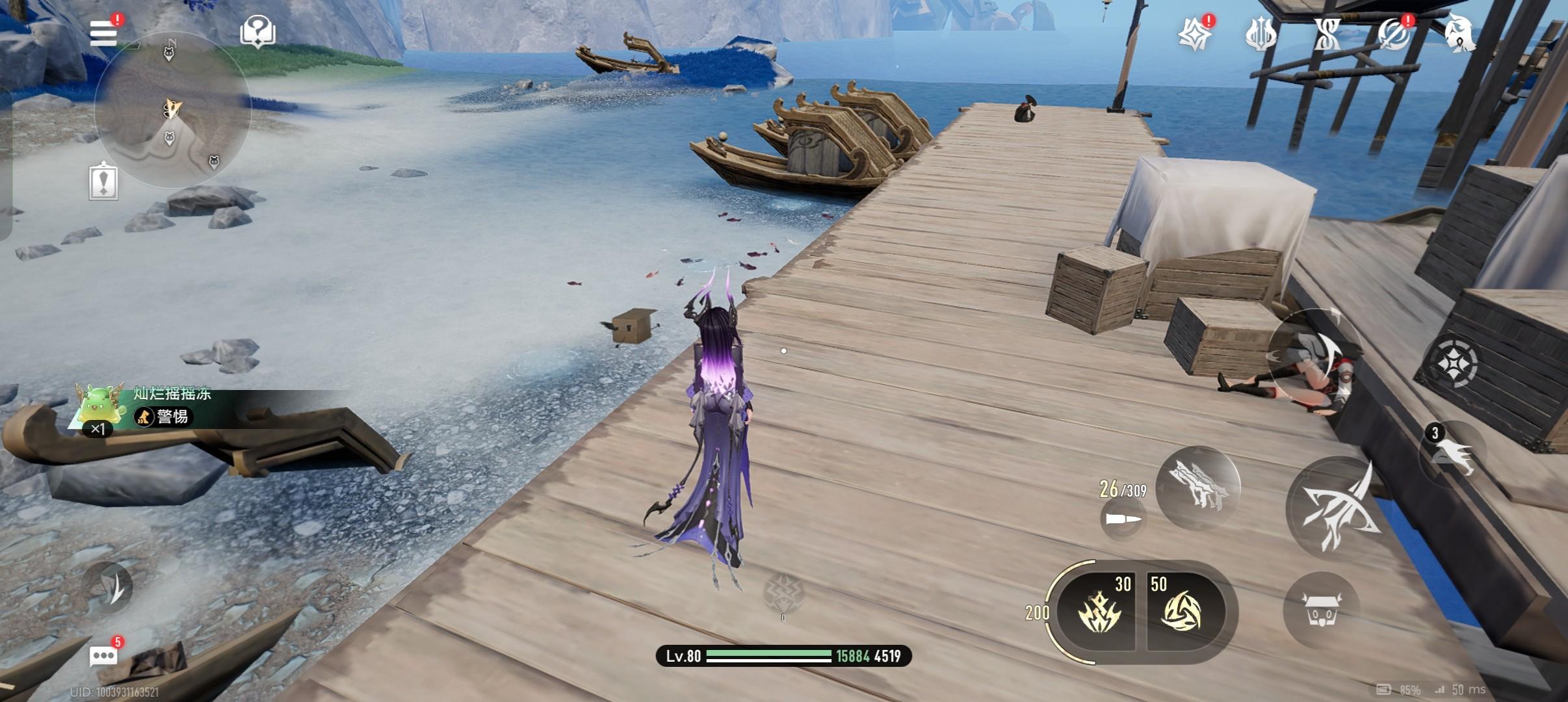1568x702 pixels.
Task: Open the character head profile icon
Action: pyautogui.click(x=1458, y=32)
